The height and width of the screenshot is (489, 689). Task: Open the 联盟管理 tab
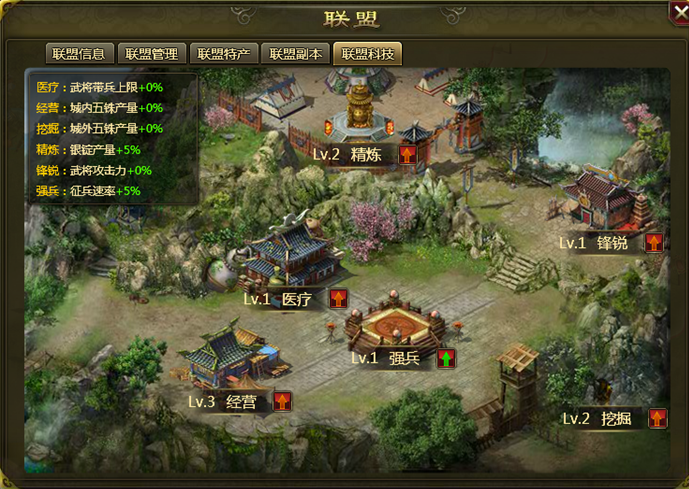click(x=152, y=54)
